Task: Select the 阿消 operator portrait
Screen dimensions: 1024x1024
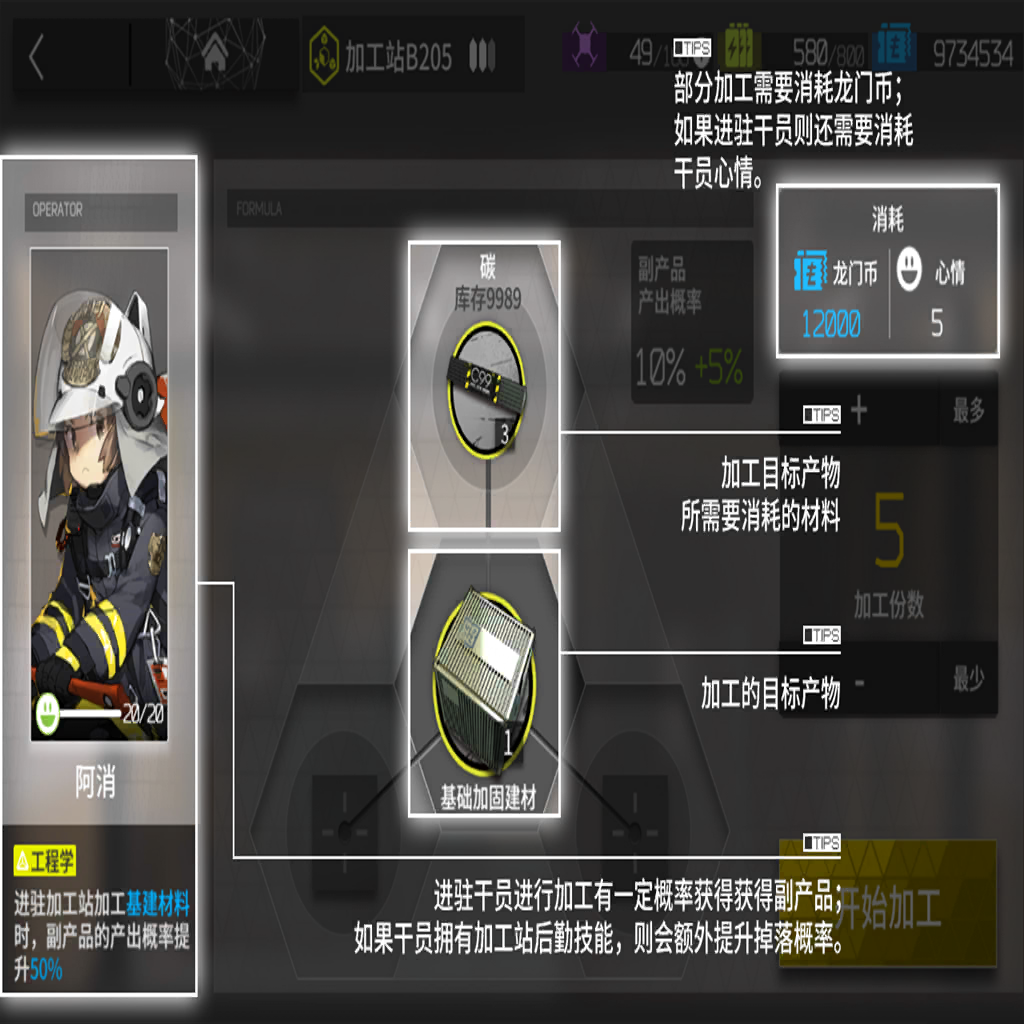Action: click(x=99, y=494)
